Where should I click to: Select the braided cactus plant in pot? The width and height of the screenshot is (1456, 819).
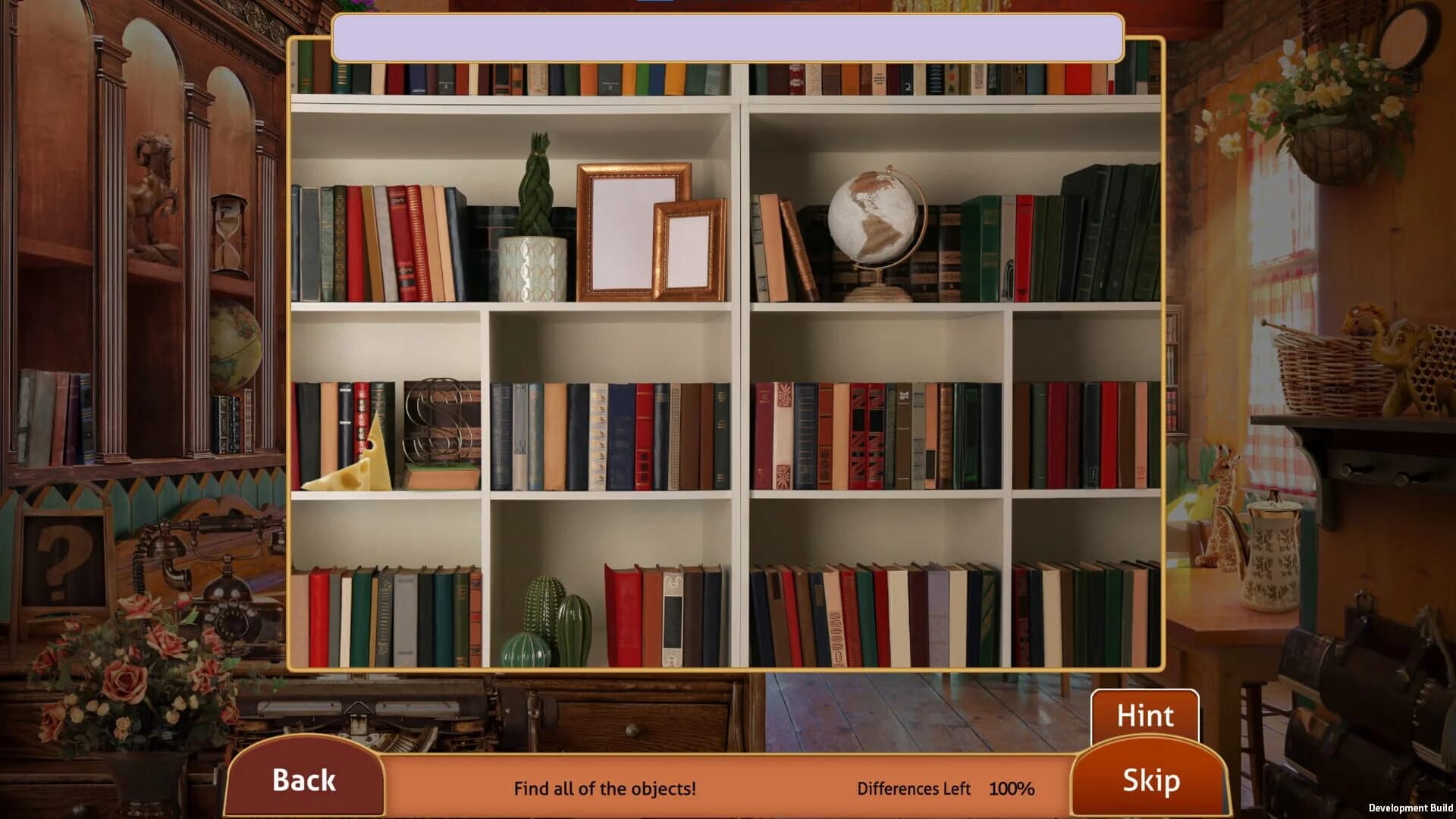(x=535, y=212)
